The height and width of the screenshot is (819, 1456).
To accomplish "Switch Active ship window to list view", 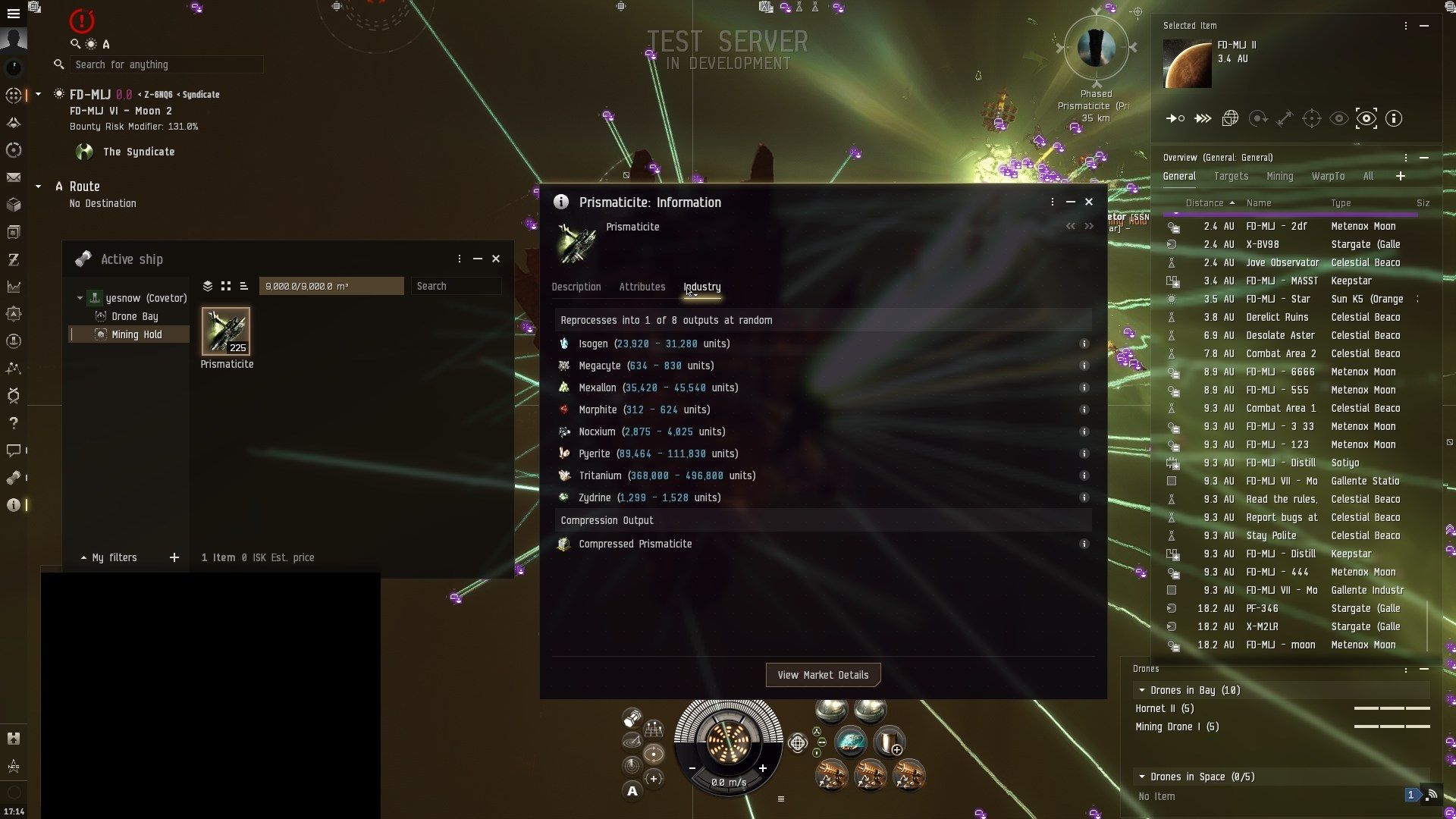I will [243, 286].
